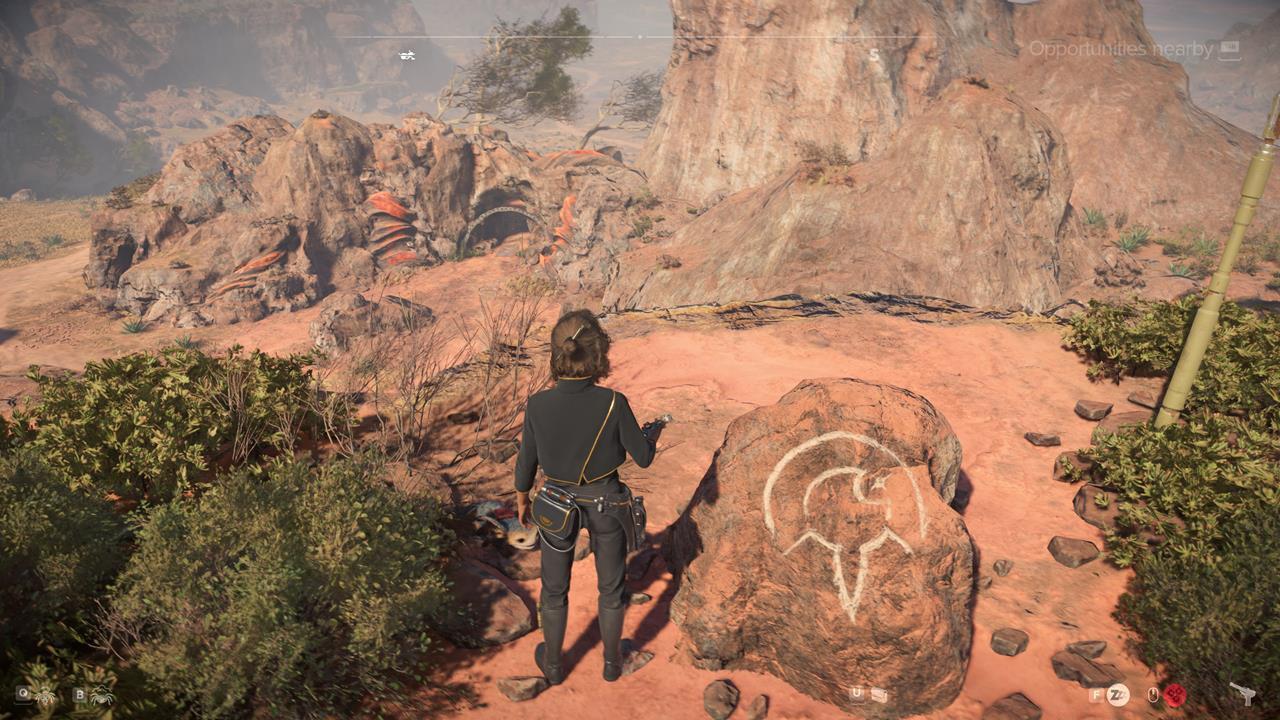This screenshot has height=720, width=1280.
Task: Select the Nix command icon next to Q
Action: (x=44, y=697)
